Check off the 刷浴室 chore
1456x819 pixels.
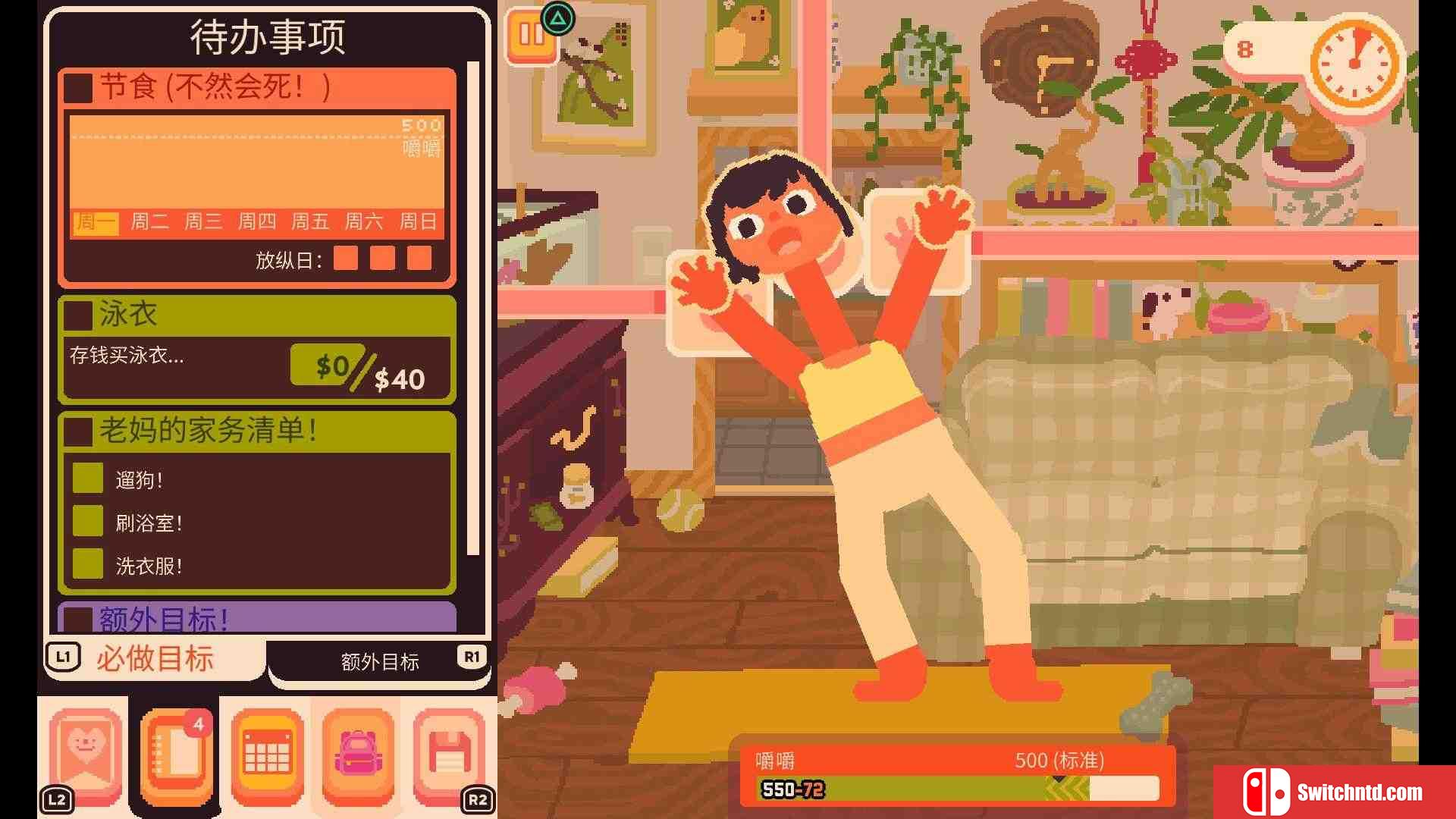(88, 522)
